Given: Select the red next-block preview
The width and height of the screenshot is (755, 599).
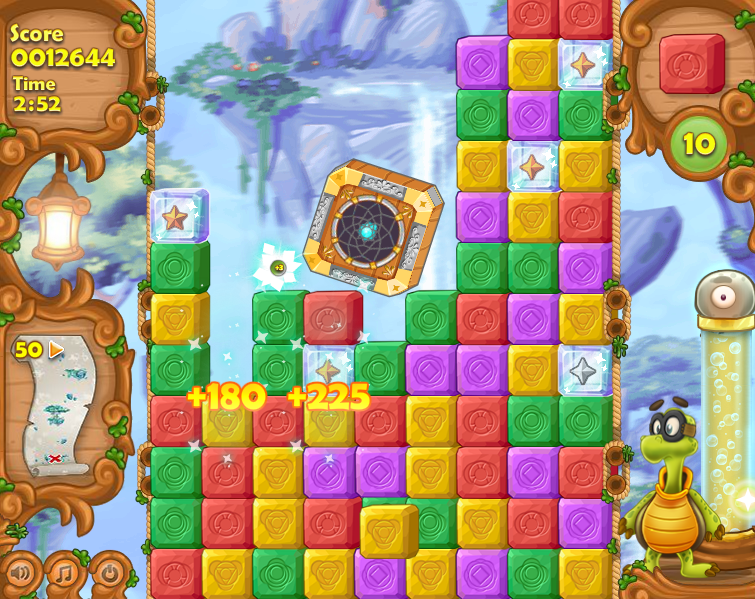Looking at the screenshot, I should click(691, 63).
